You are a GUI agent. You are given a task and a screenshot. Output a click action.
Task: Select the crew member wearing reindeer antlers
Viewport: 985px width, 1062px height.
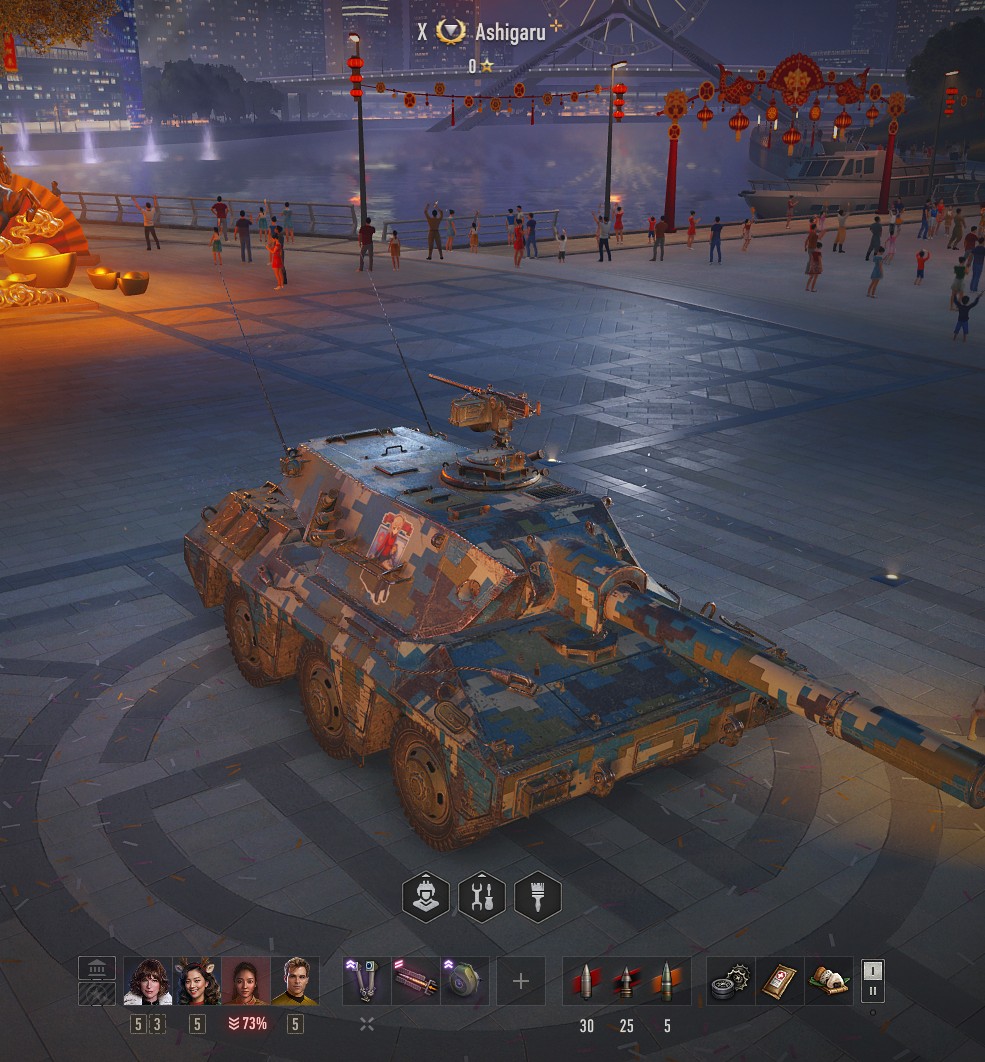(197, 981)
